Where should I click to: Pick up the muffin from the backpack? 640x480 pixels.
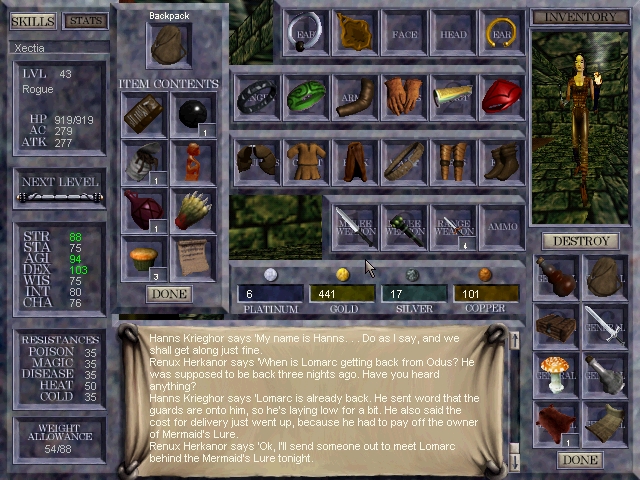[145, 258]
